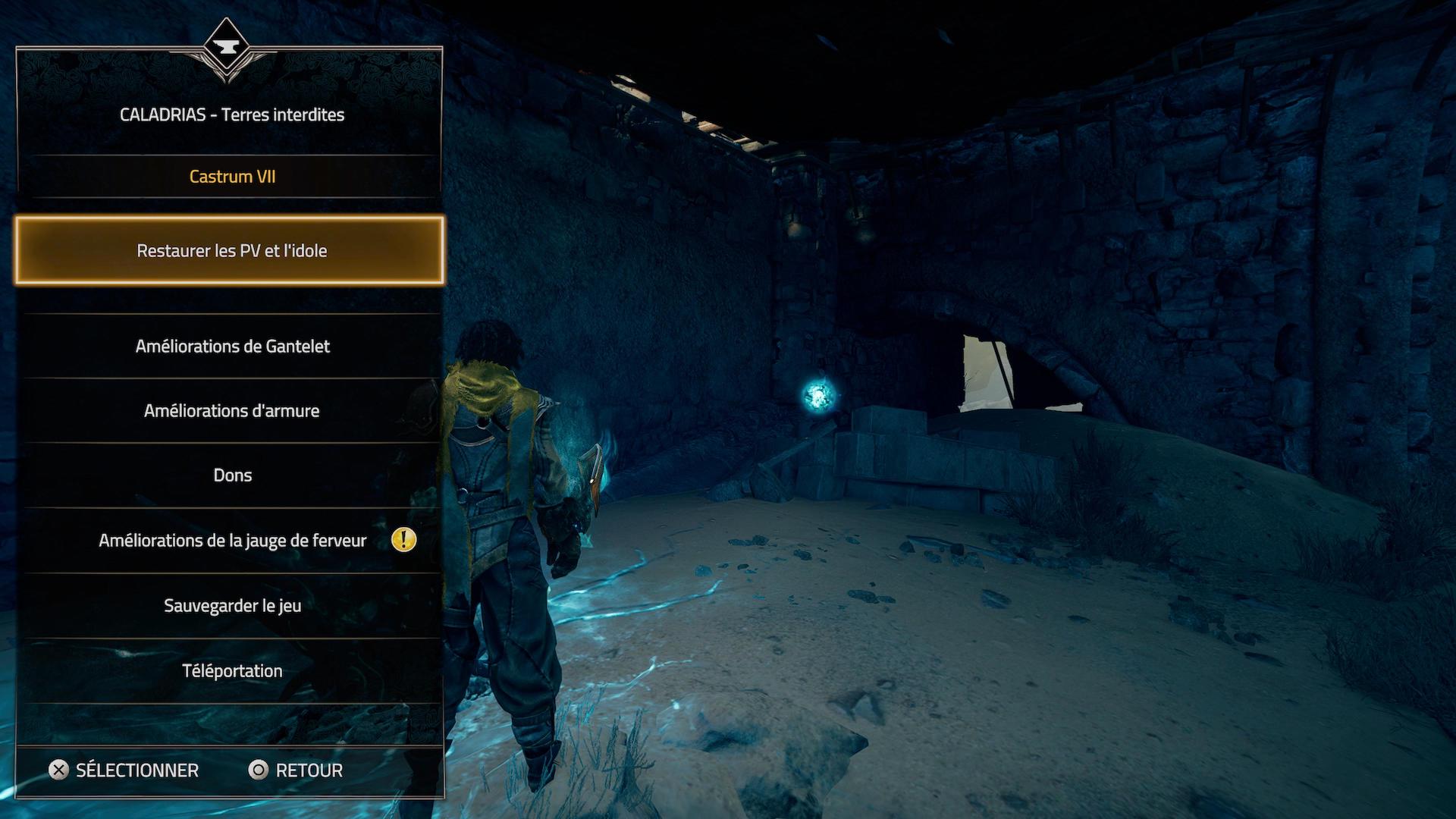Open Améliorations de la jauge de ferveur
The width and height of the screenshot is (1456, 819).
tap(232, 541)
